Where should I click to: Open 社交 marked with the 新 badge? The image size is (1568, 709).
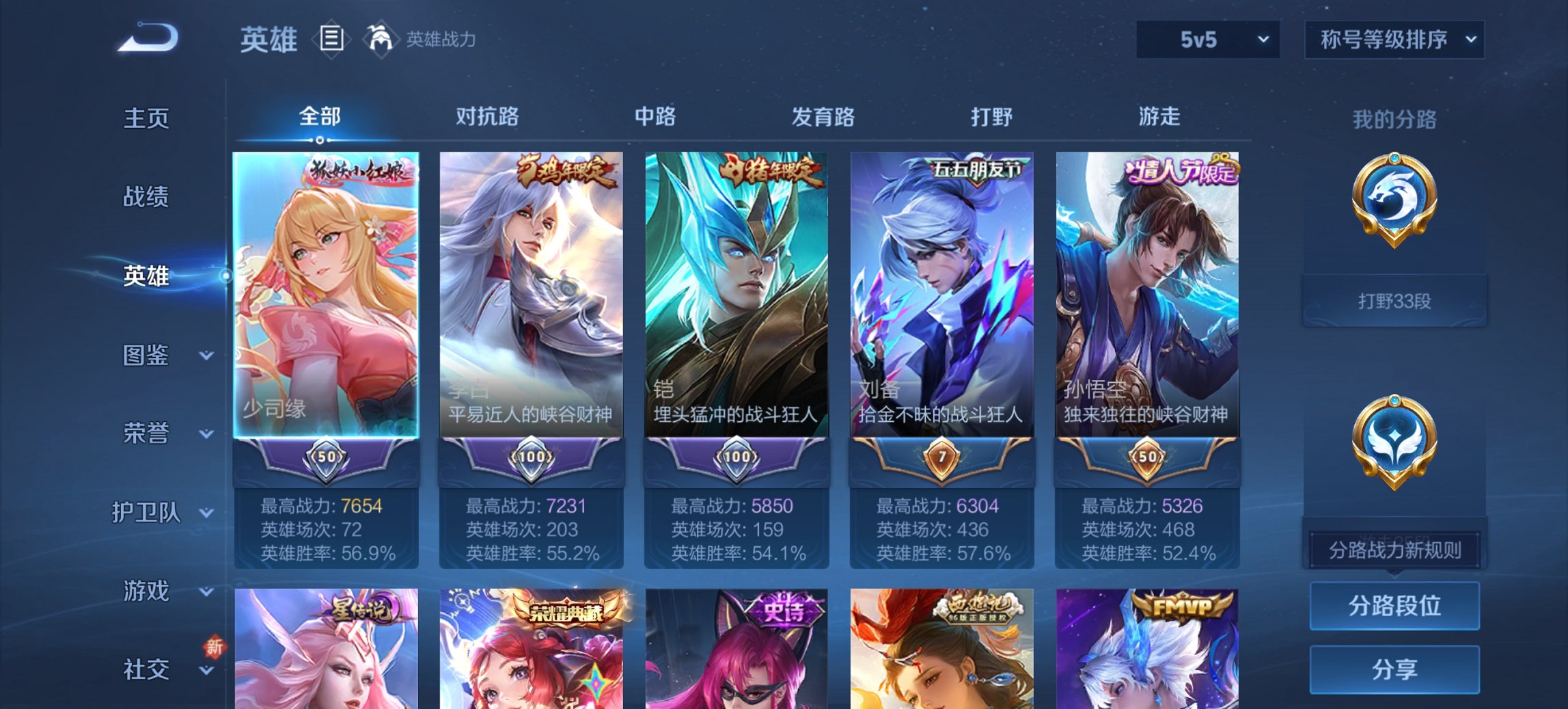coord(146,670)
